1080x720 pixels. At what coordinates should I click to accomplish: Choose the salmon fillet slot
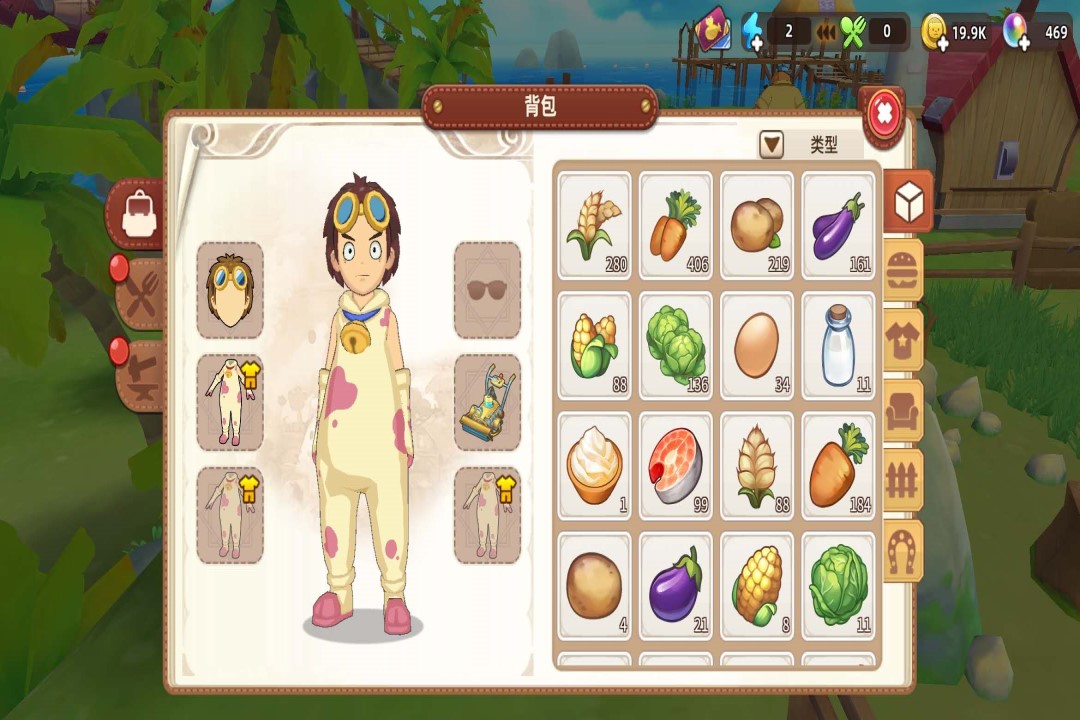(677, 465)
